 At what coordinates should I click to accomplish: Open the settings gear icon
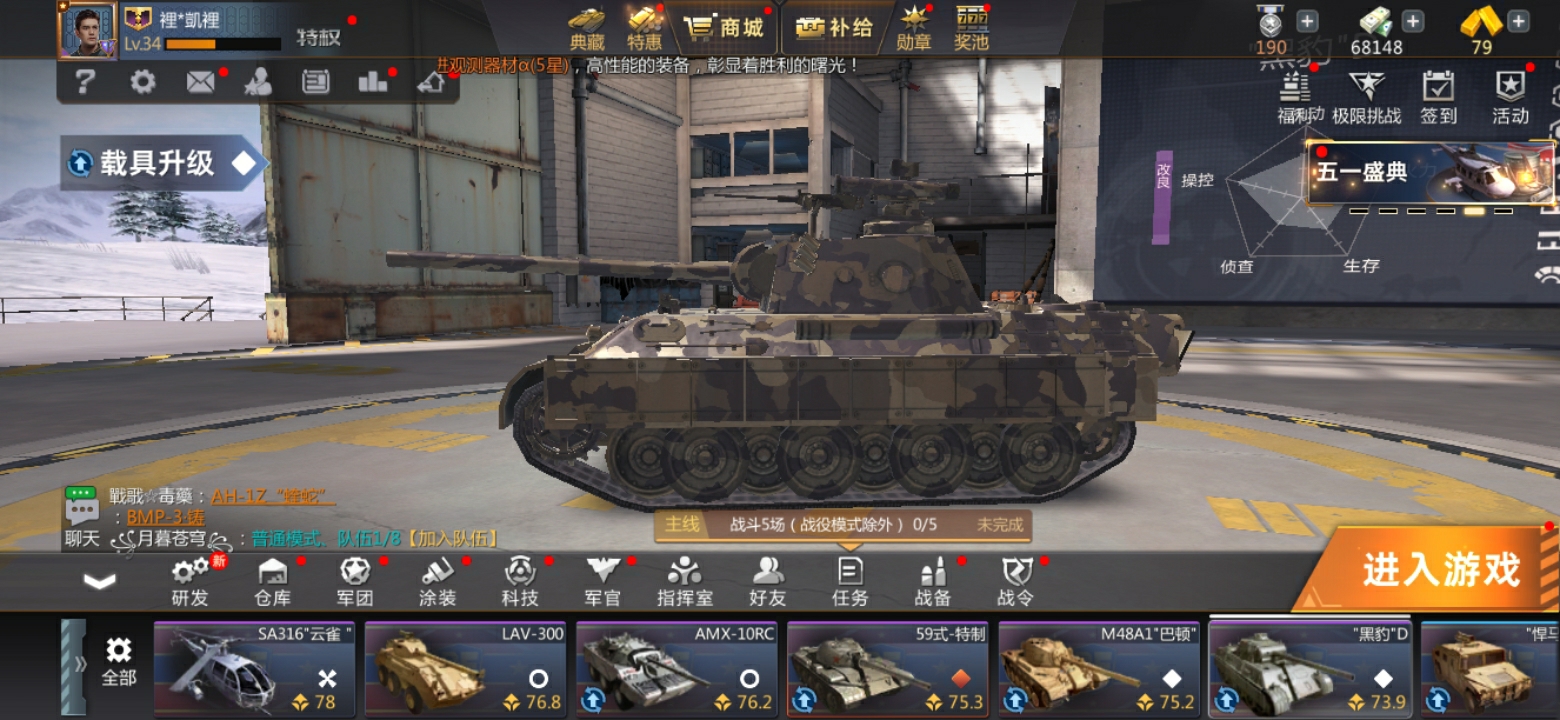tap(143, 82)
